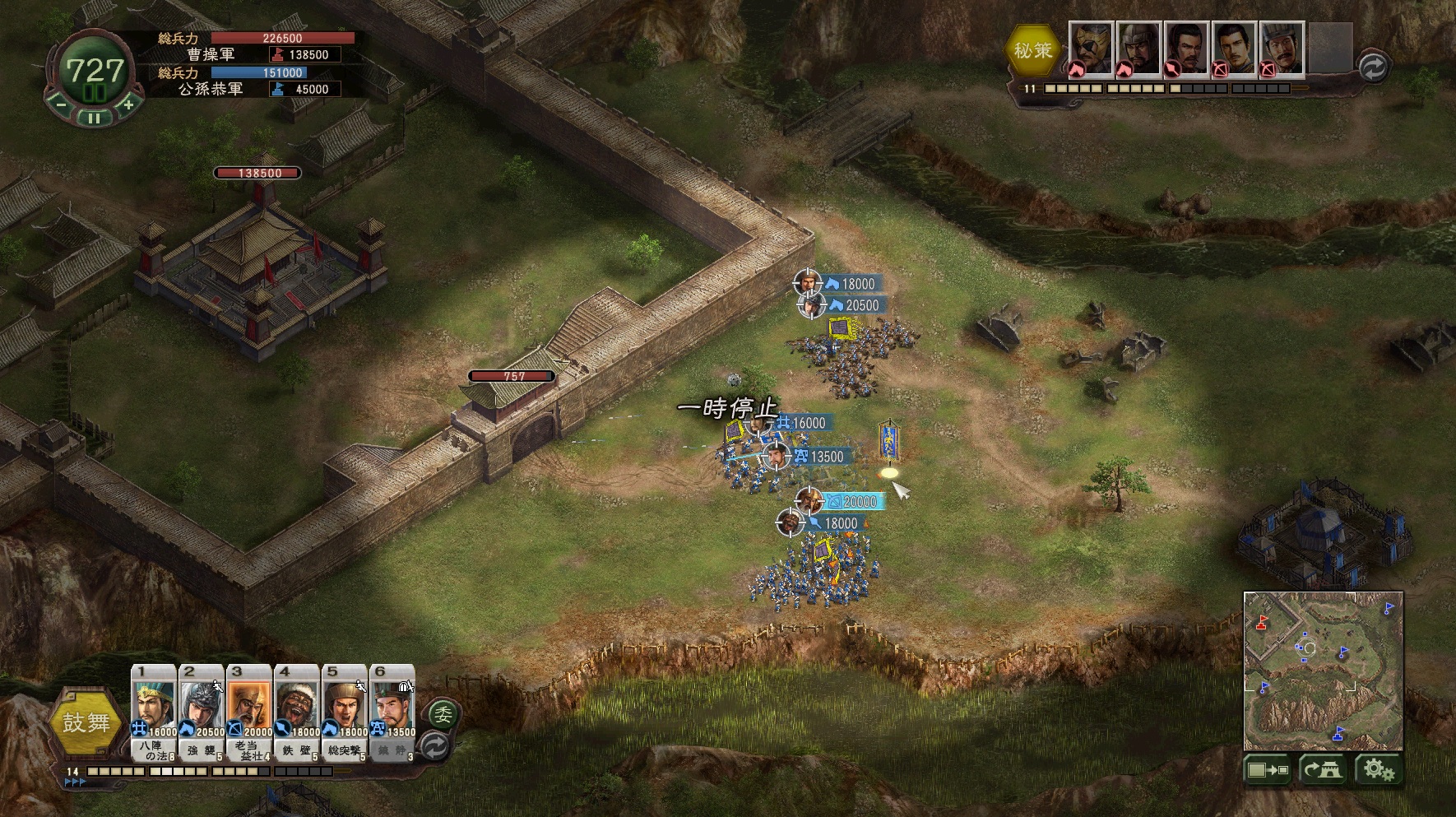Activate the 鼓舞 hexagon command
1456x817 pixels.
click(86, 722)
